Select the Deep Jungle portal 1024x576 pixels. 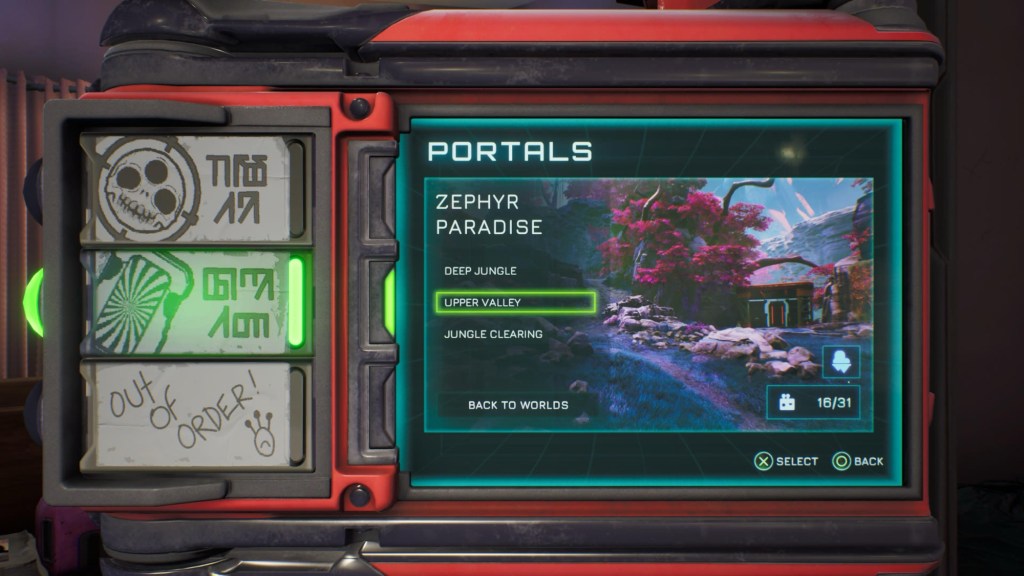(x=480, y=271)
